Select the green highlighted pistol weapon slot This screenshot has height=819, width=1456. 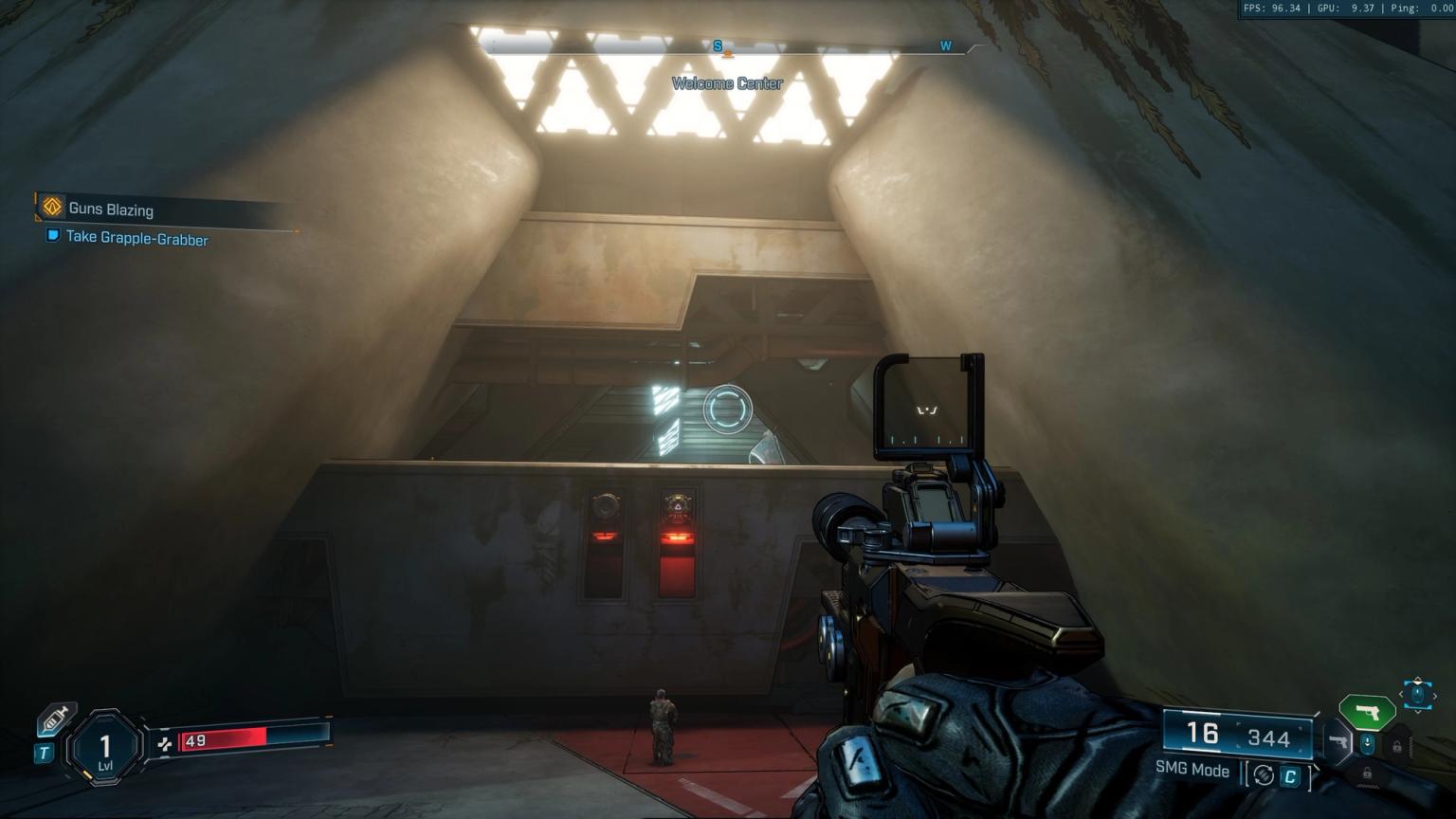pos(1365,711)
